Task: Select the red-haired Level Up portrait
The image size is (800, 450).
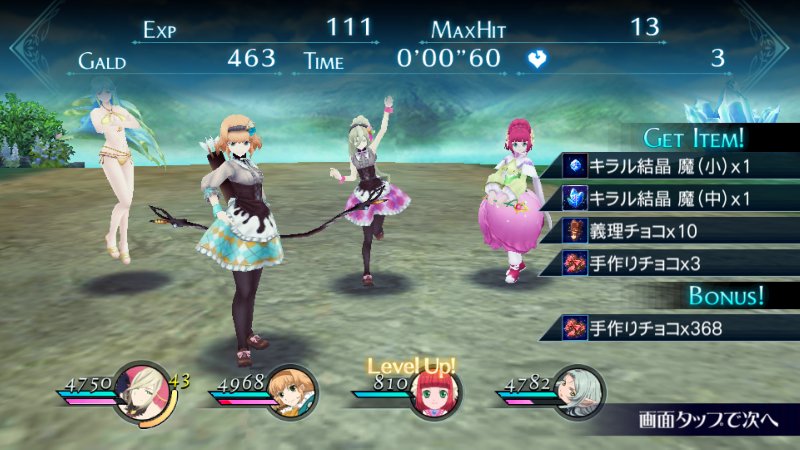Action: (x=435, y=394)
